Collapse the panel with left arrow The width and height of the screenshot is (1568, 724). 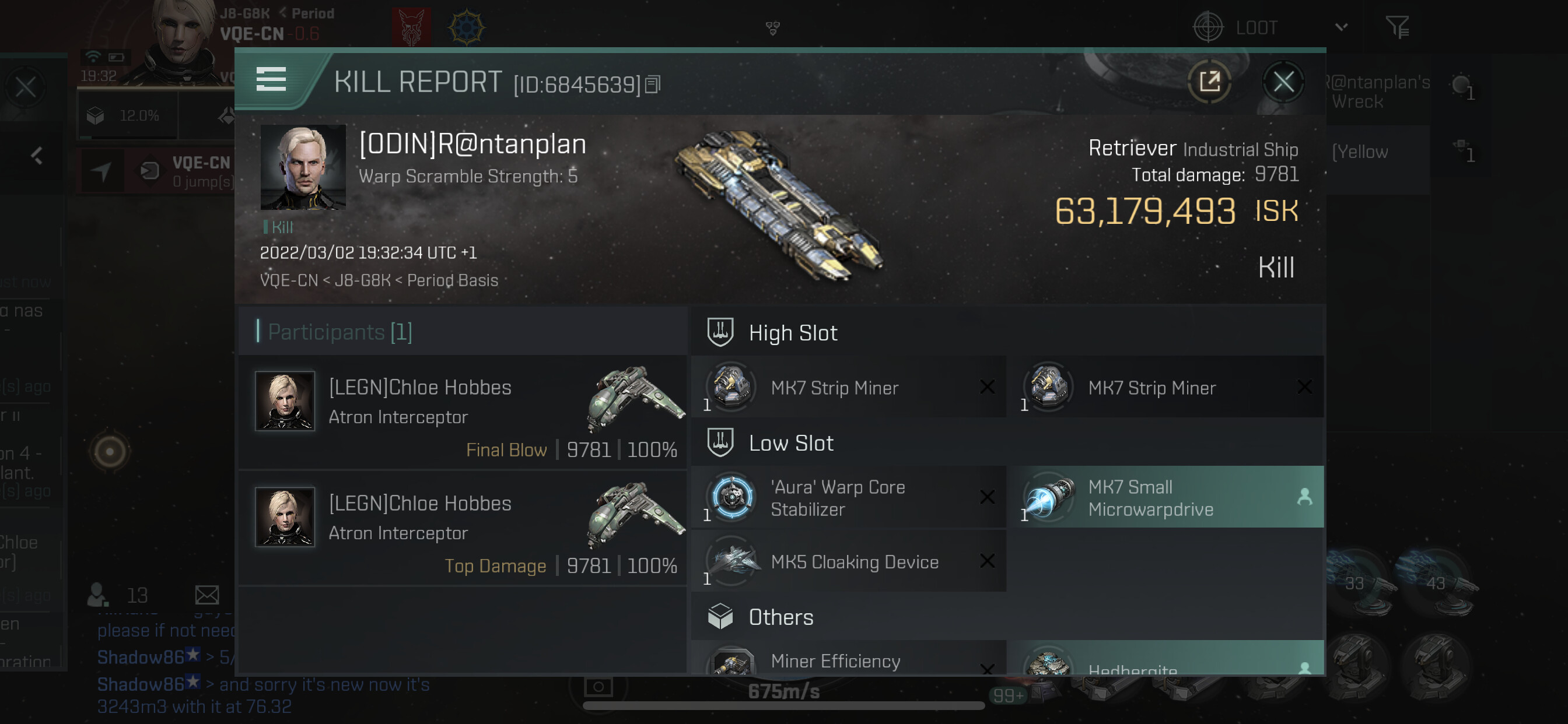point(37,156)
